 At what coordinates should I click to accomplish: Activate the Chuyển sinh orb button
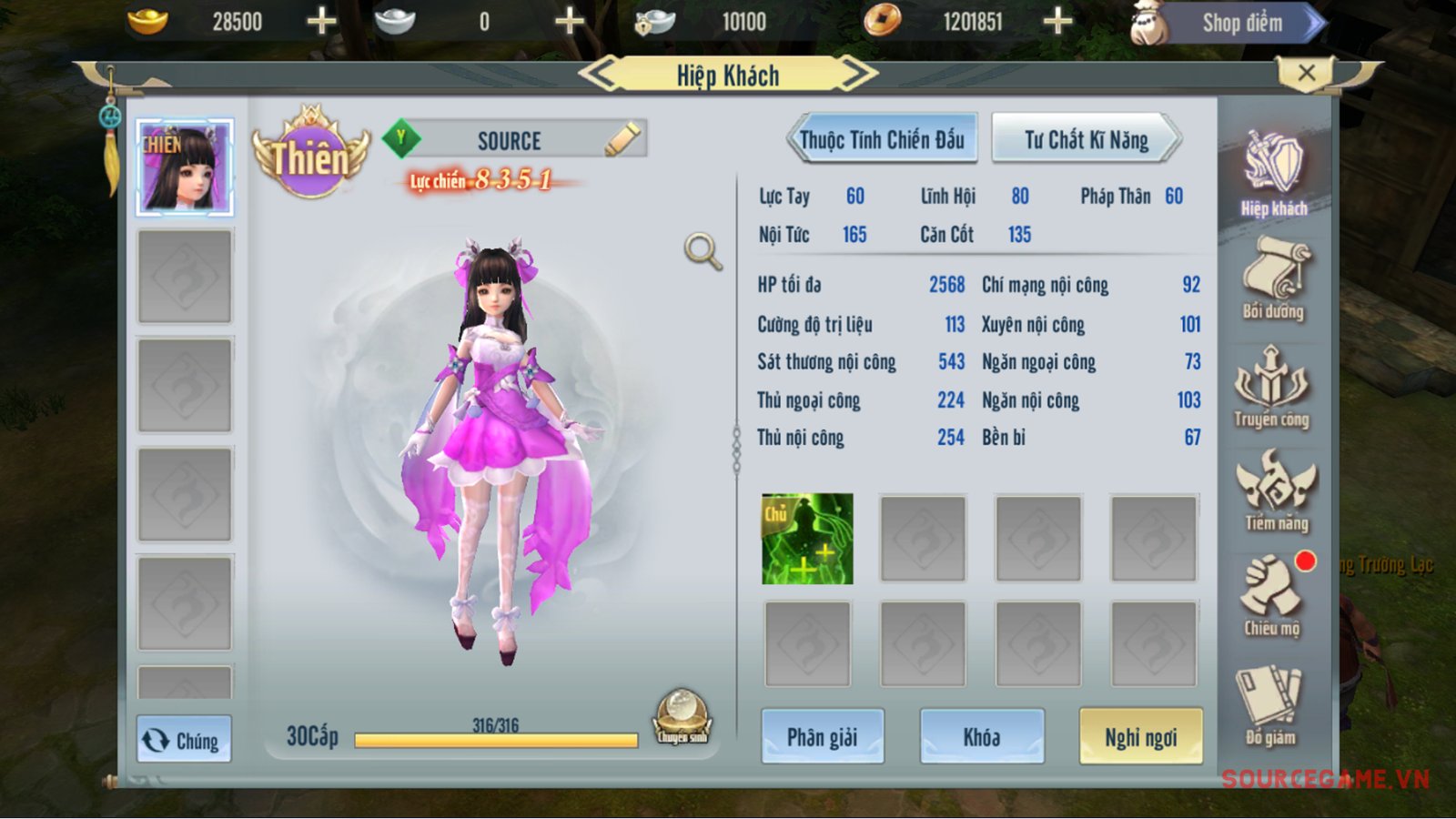coord(682,716)
